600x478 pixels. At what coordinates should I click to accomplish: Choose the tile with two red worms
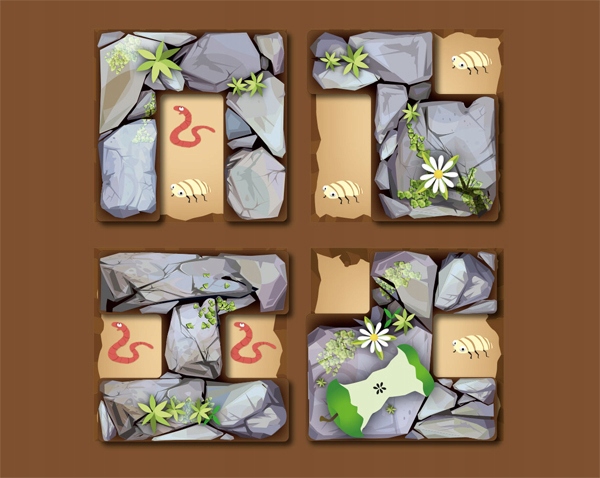tap(193, 345)
